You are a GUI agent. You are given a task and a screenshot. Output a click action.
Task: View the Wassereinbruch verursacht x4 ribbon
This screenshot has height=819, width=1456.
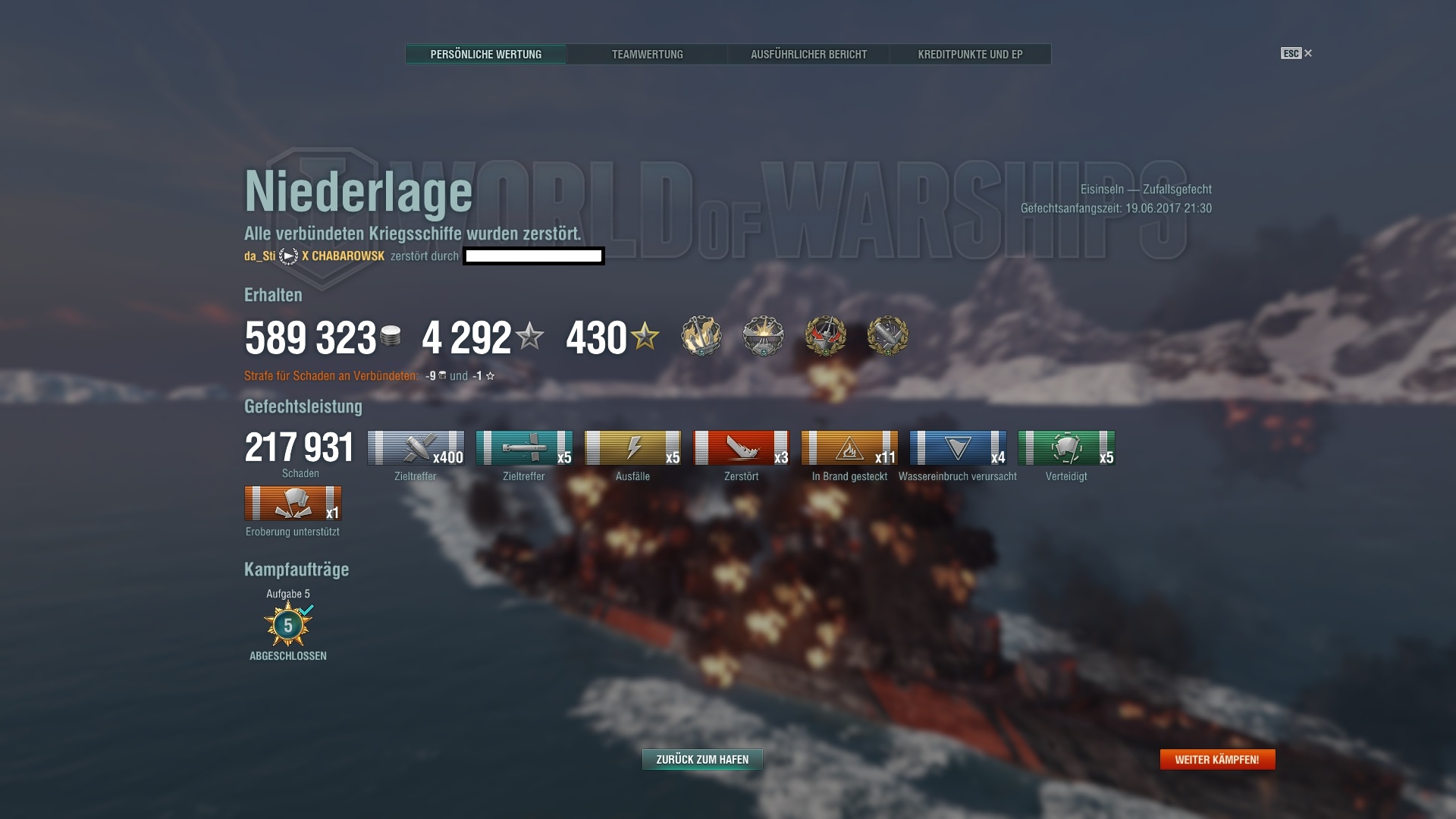point(958,447)
